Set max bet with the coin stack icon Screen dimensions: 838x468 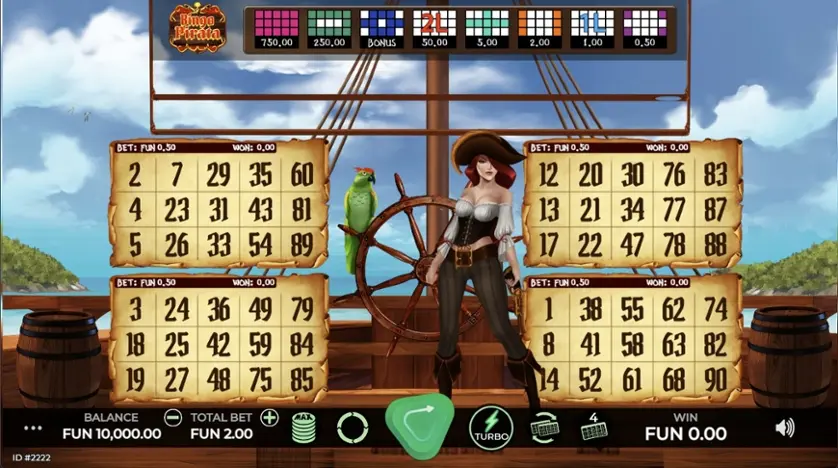[x=304, y=428]
